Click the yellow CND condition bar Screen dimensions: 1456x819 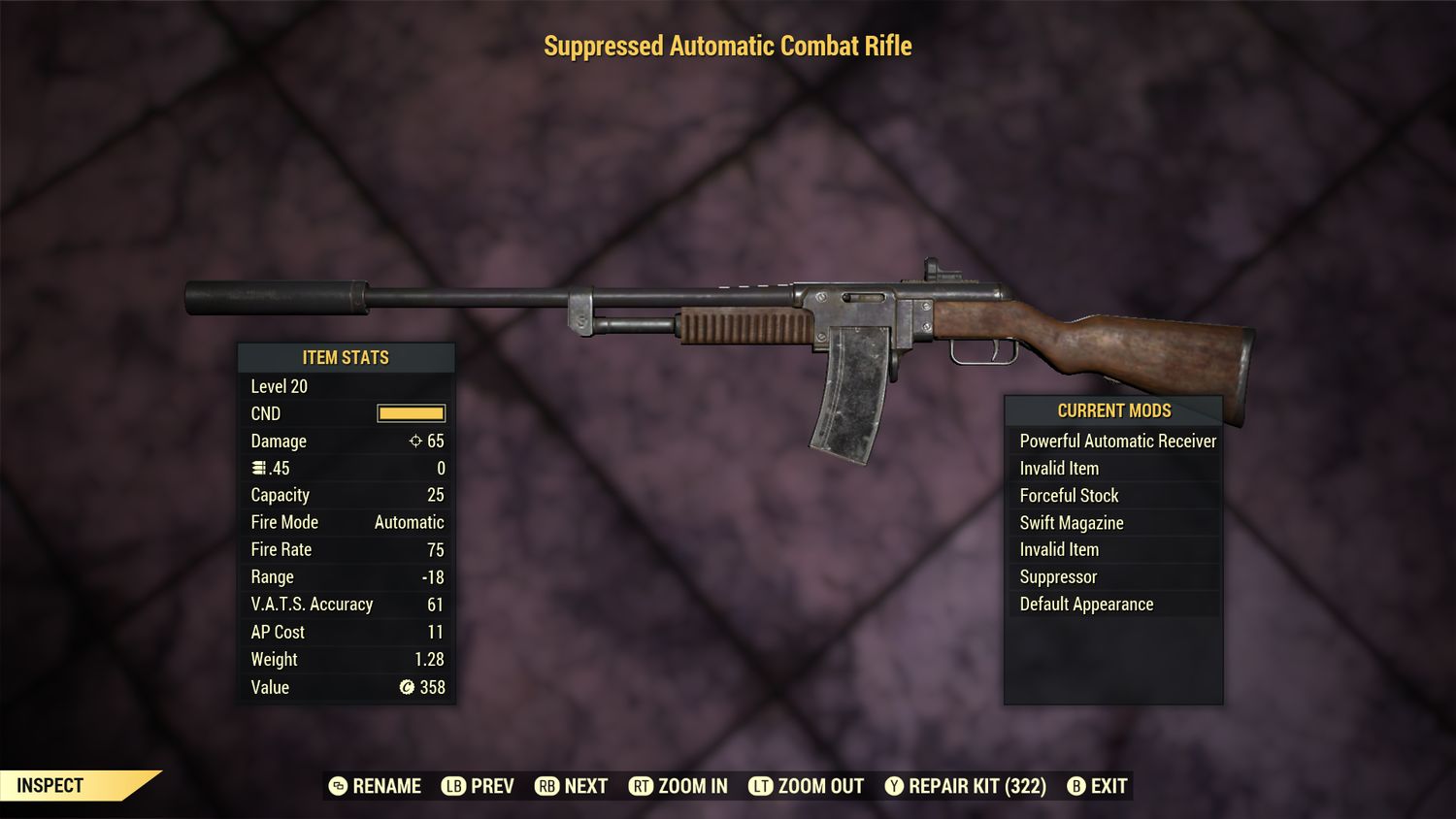[409, 413]
